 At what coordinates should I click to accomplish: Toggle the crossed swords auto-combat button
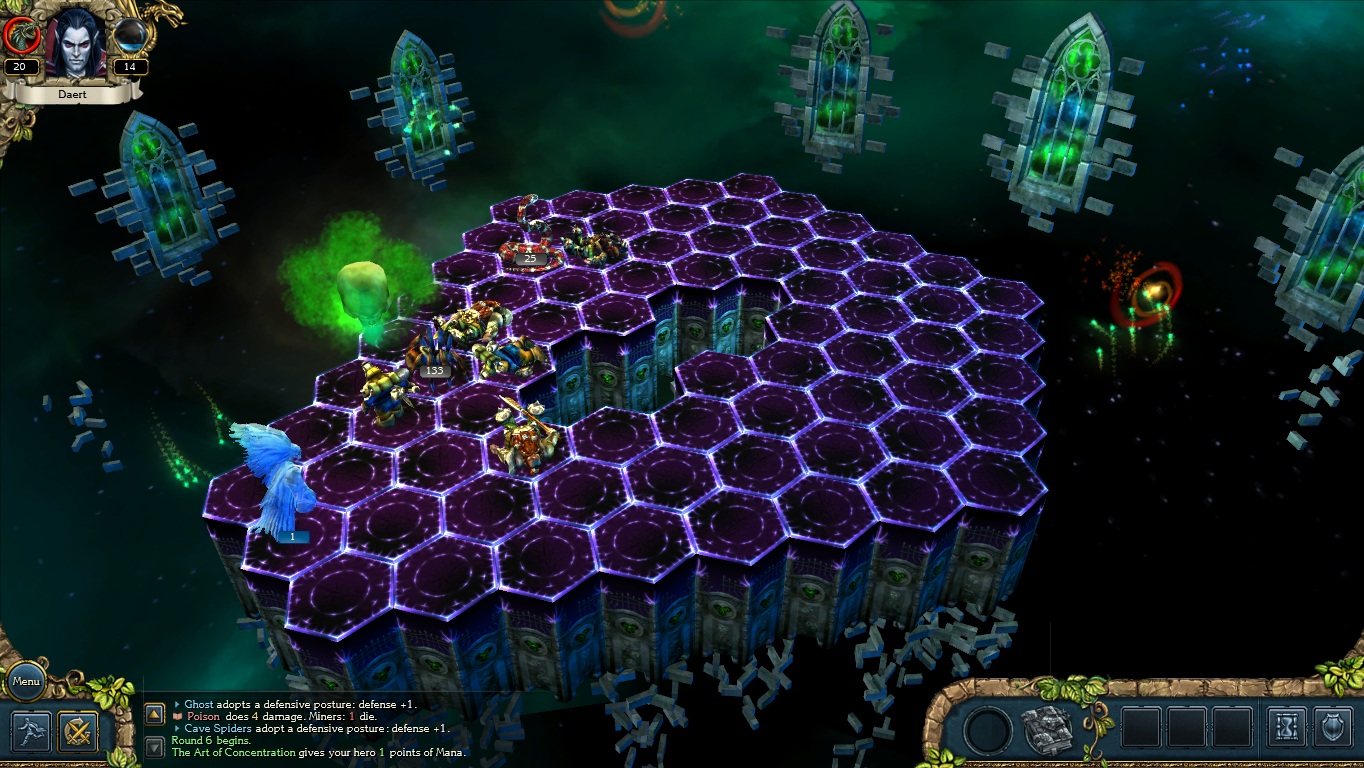coord(77,731)
